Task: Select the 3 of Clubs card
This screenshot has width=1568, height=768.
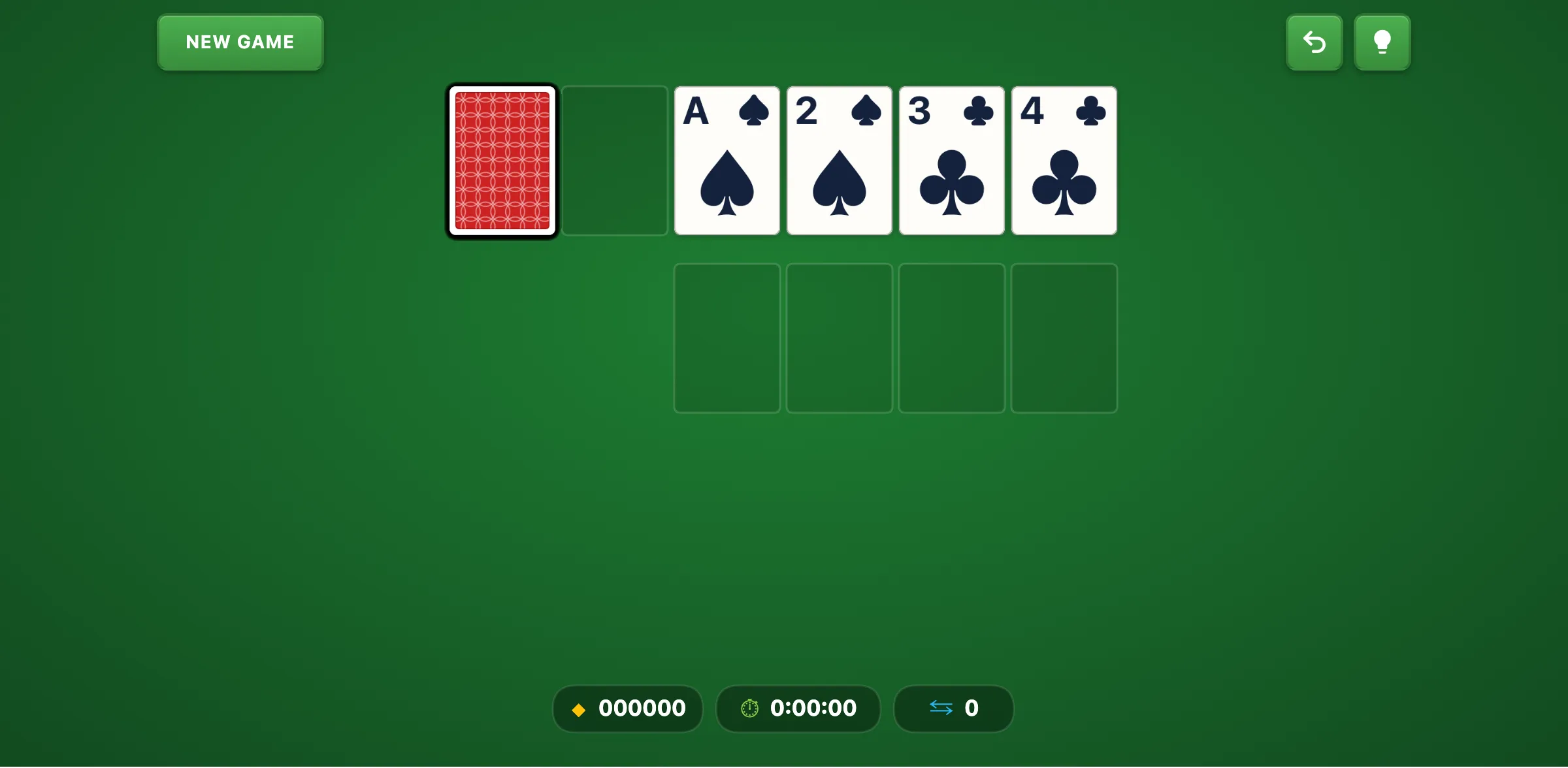Action: click(x=951, y=161)
